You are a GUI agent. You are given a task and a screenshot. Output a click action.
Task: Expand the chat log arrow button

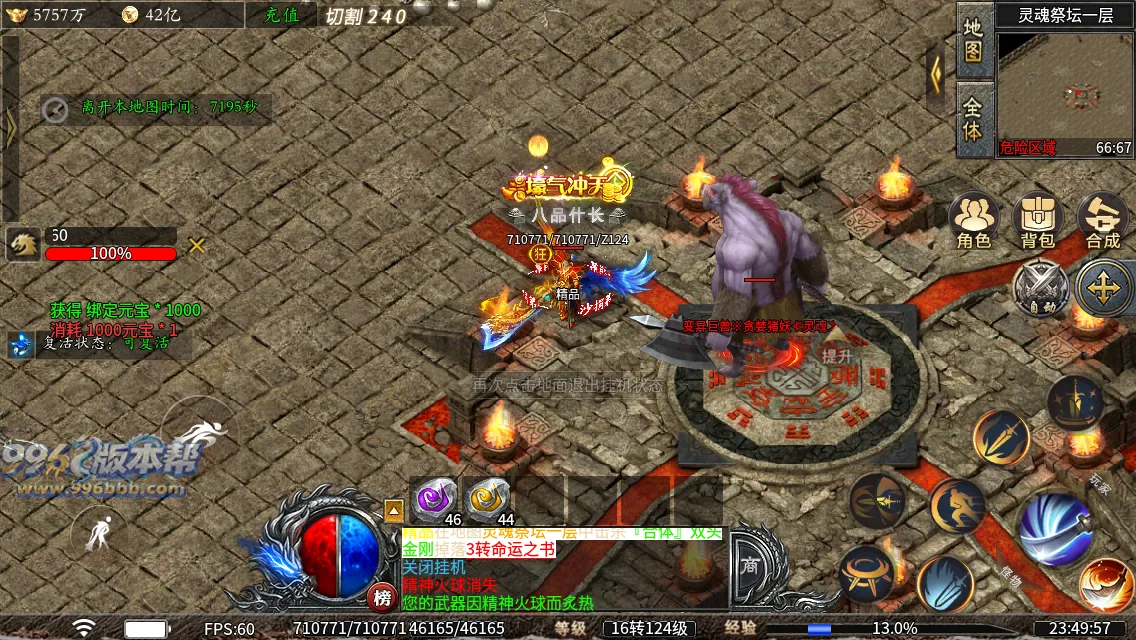click(x=394, y=511)
